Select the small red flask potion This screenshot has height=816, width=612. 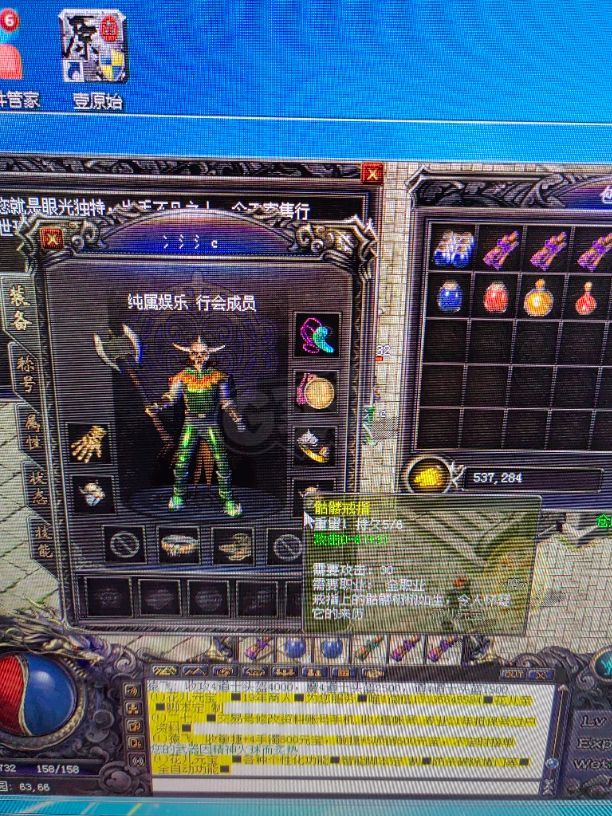(x=587, y=297)
